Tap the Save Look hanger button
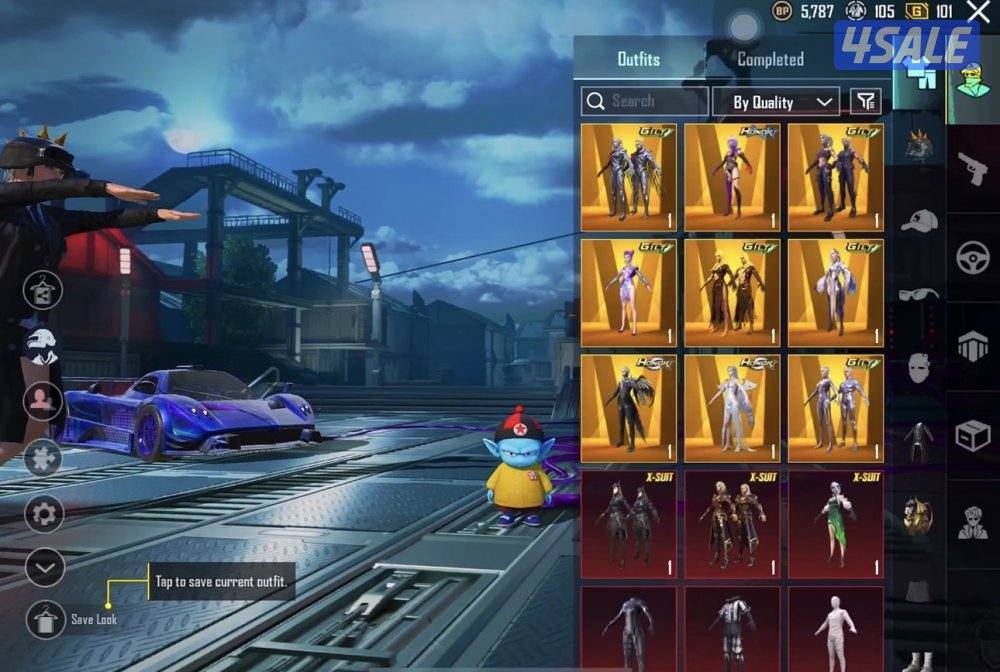 45,620
